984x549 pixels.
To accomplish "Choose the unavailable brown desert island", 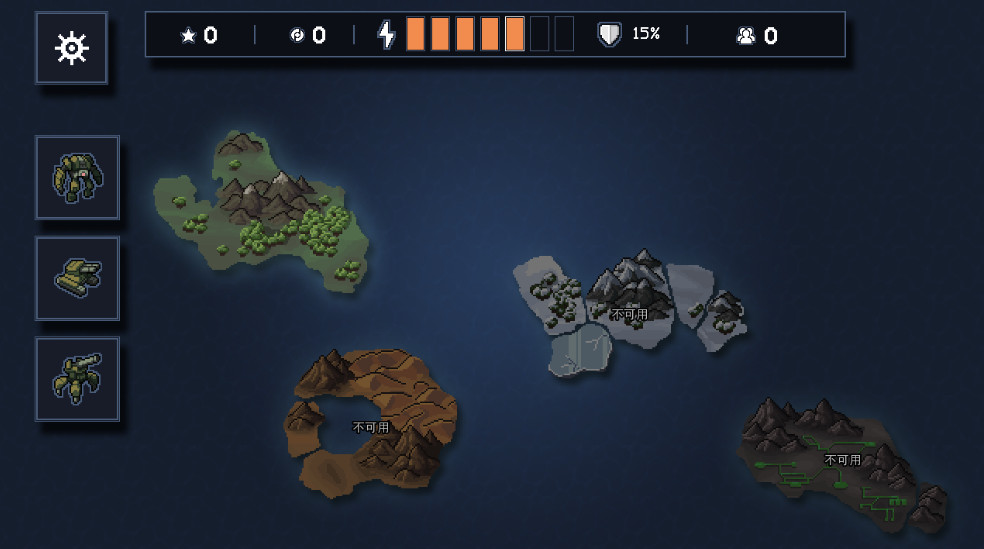I will coord(372,426).
